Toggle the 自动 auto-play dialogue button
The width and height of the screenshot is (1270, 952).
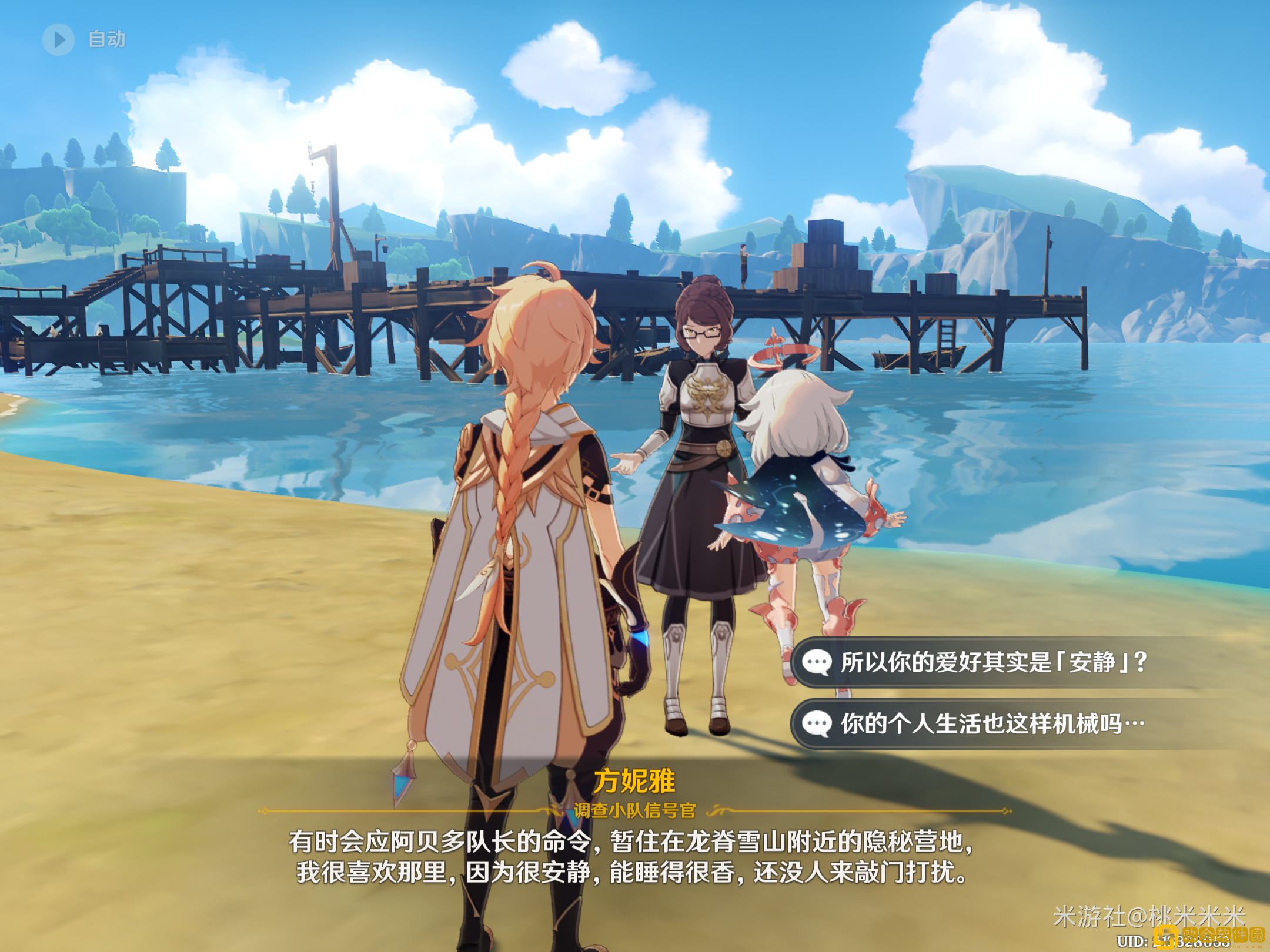pyautogui.click(x=59, y=39)
